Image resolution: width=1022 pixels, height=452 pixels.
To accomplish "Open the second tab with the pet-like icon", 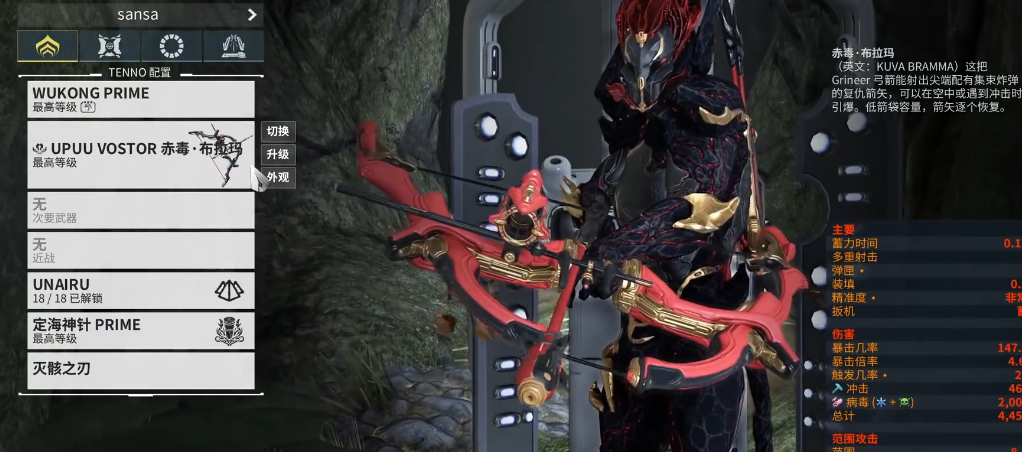I will coord(110,46).
